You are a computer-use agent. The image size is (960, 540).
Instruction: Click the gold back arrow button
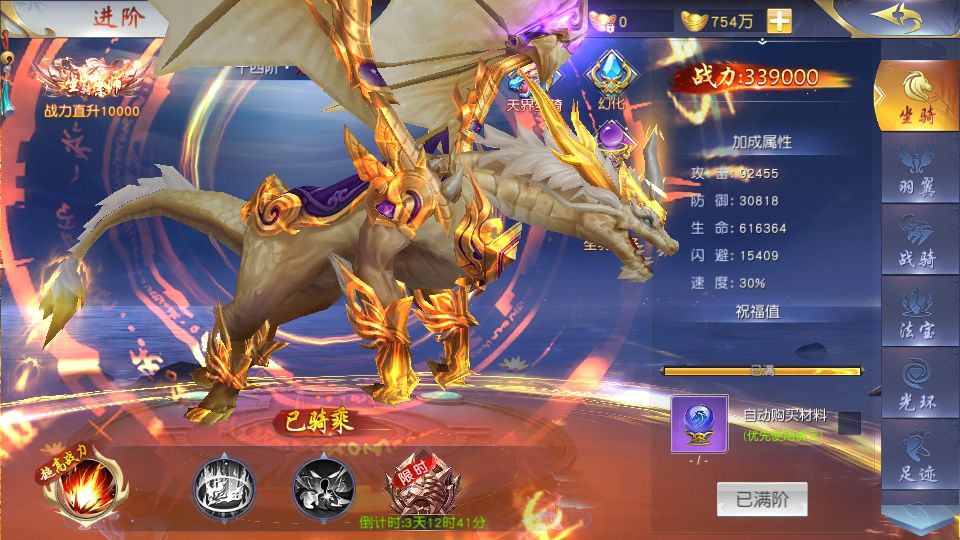(895, 17)
